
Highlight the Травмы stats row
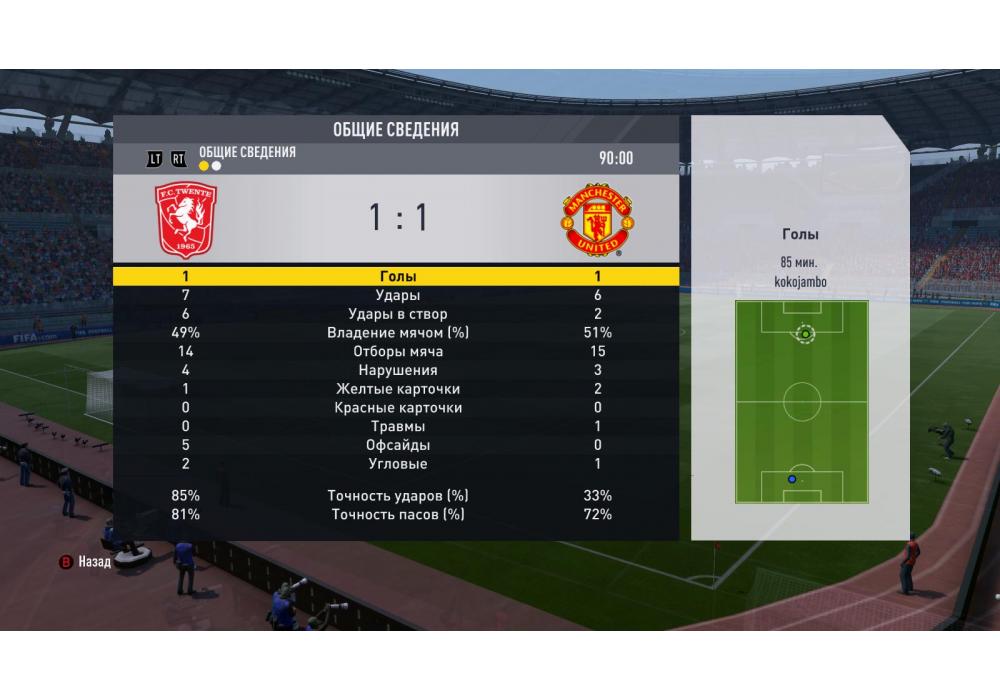pos(397,426)
